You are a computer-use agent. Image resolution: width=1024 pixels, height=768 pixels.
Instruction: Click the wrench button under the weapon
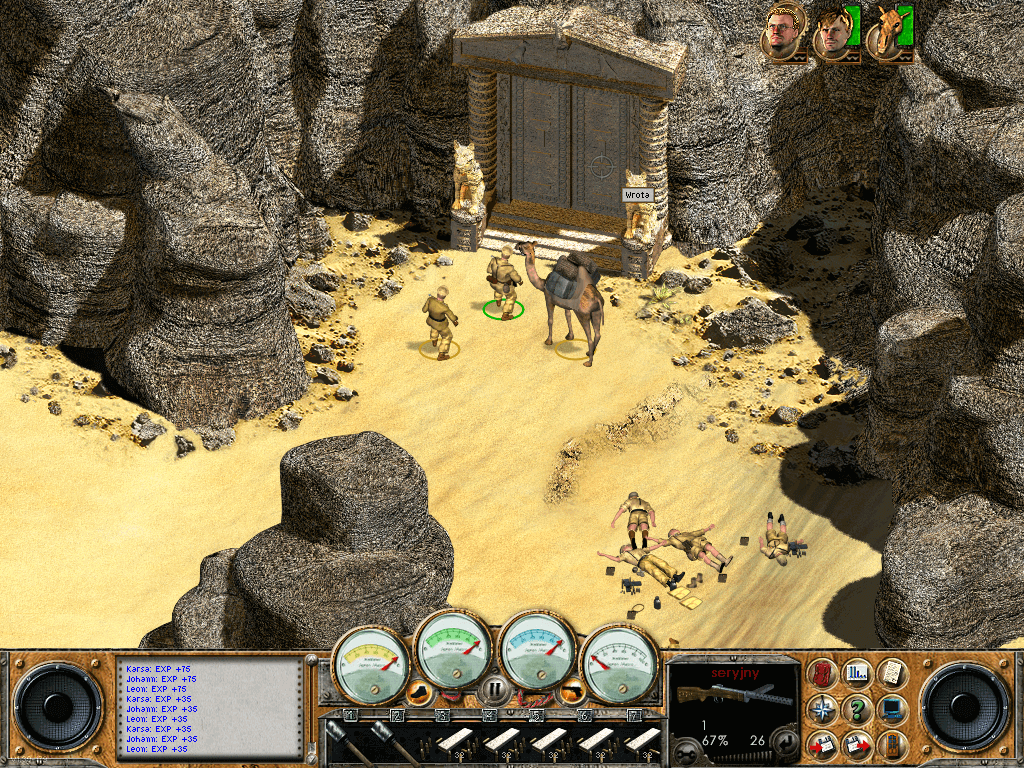coord(685,750)
